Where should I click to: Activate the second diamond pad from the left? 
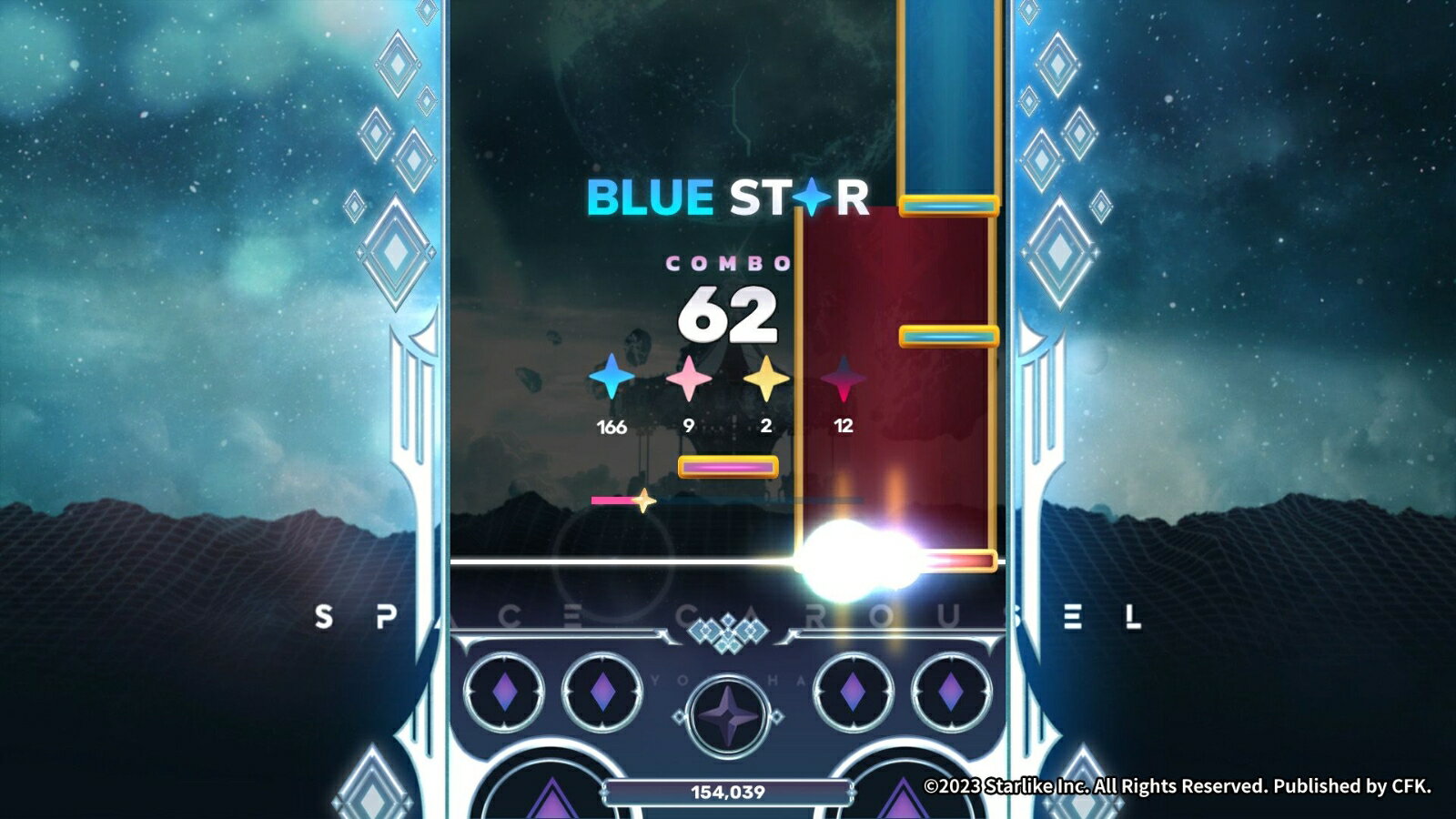point(604,691)
